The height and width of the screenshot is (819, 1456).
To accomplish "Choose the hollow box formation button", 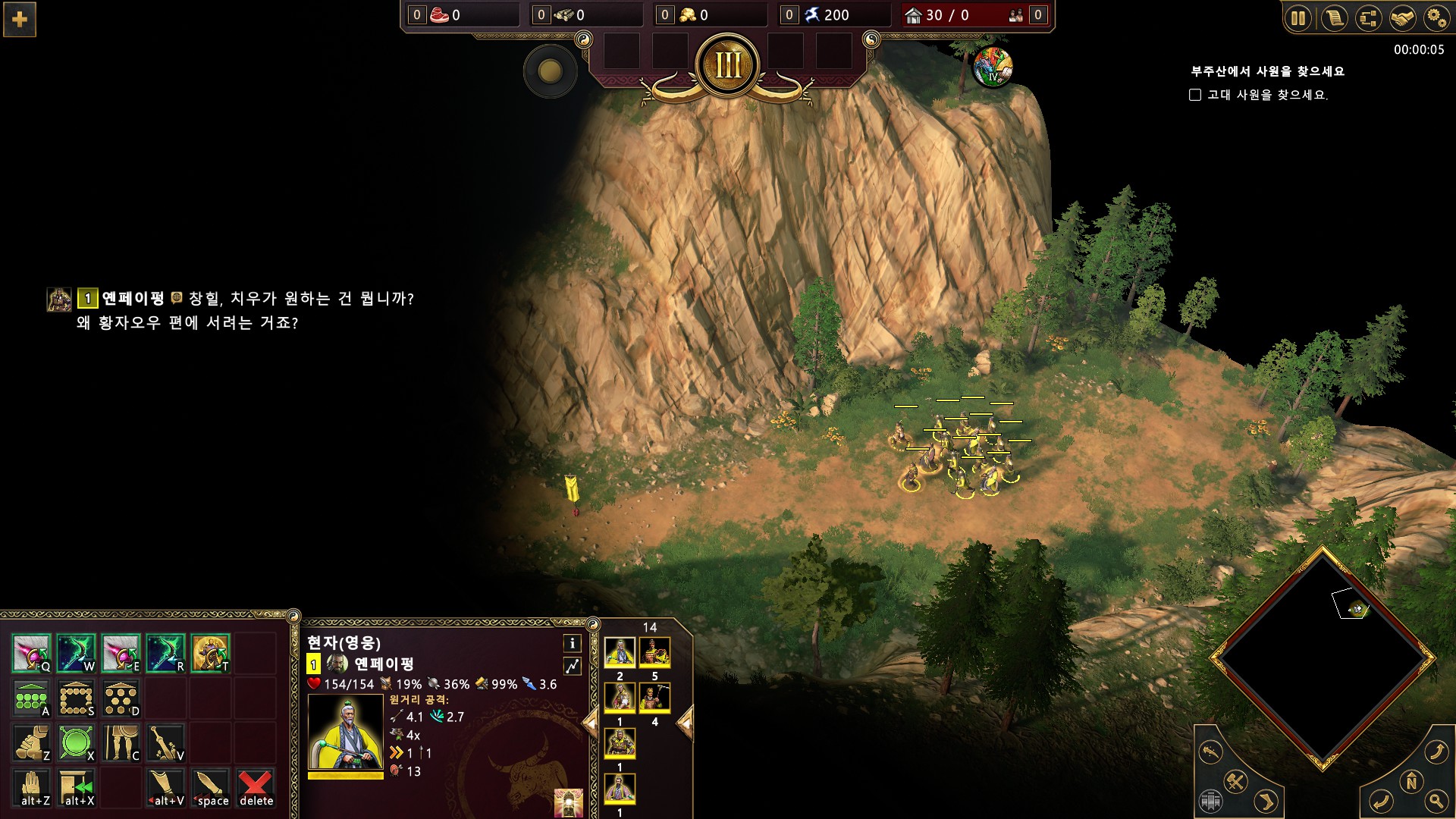I will pyautogui.click(x=76, y=698).
